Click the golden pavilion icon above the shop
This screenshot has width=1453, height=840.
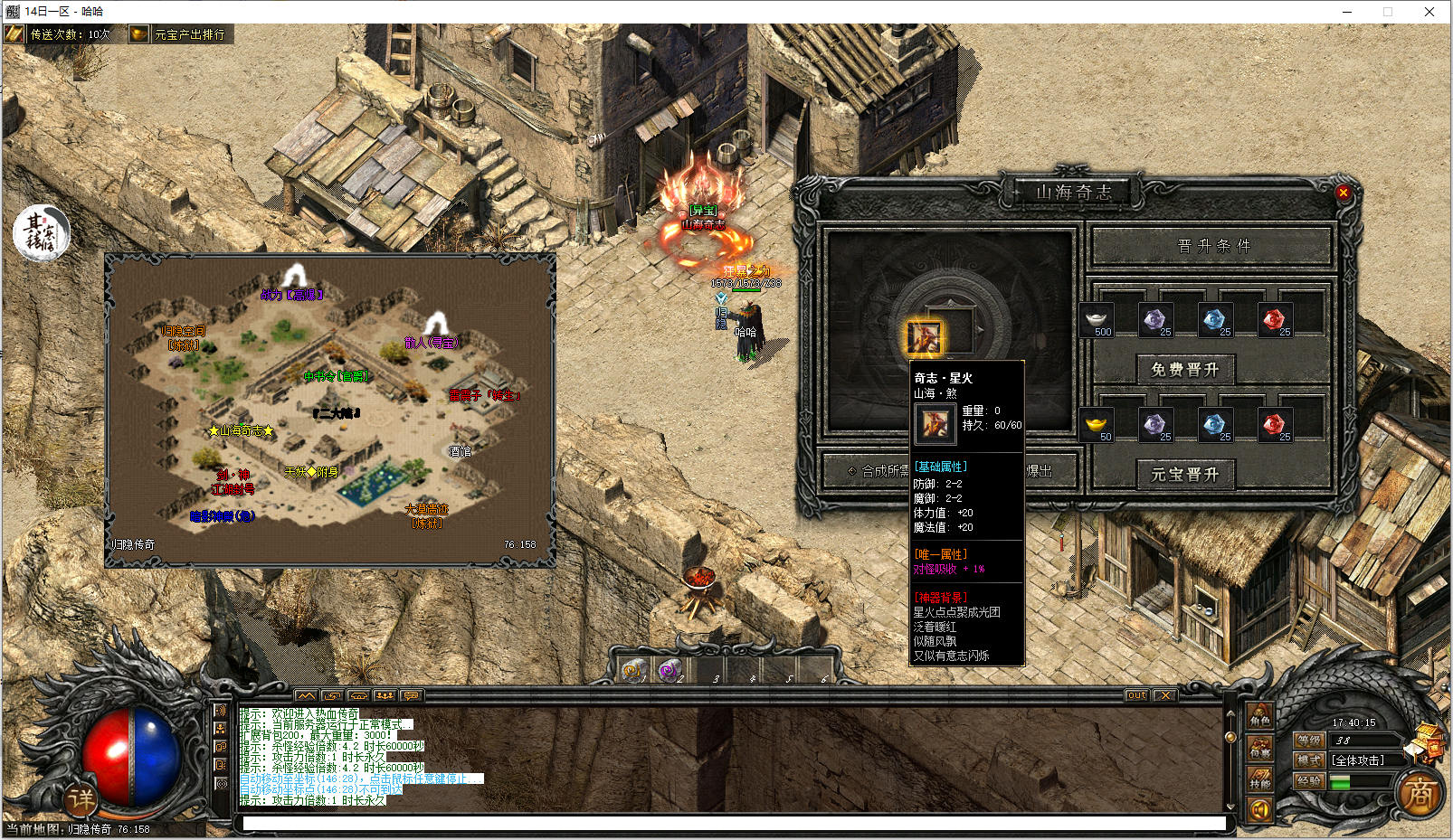coord(1429,735)
